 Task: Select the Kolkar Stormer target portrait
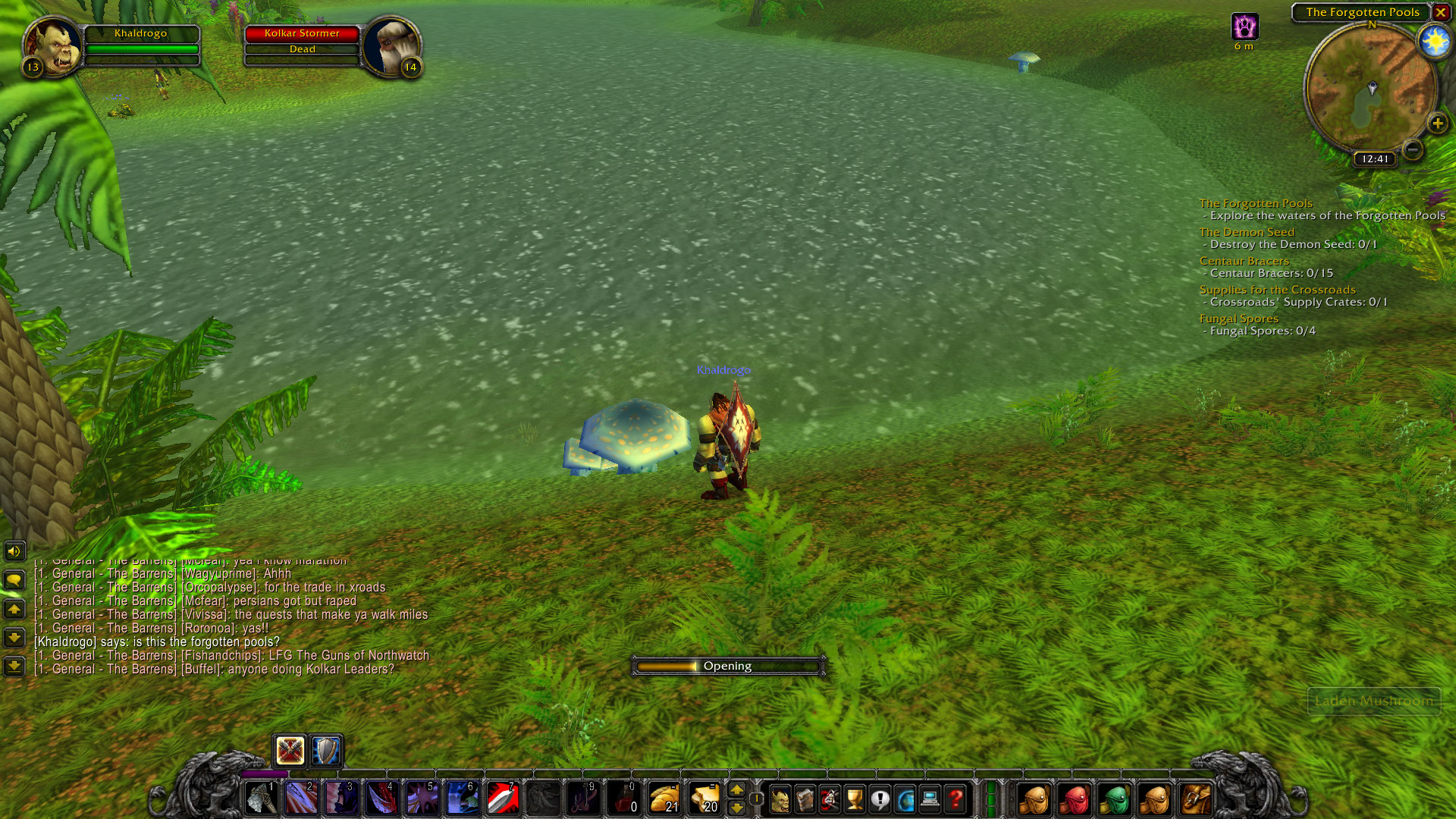click(x=391, y=47)
